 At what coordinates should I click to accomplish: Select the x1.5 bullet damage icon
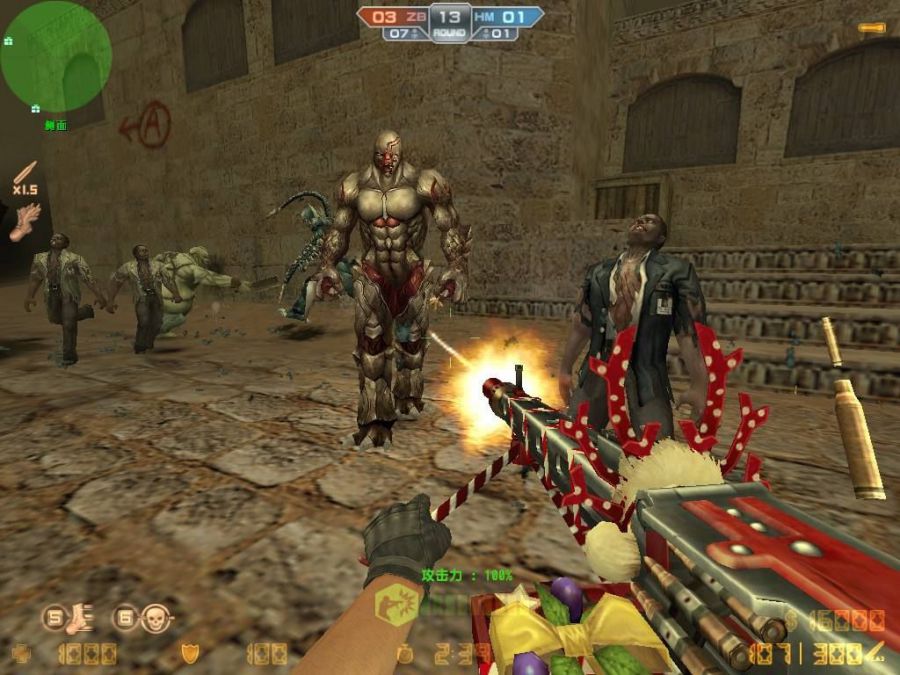(25, 176)
